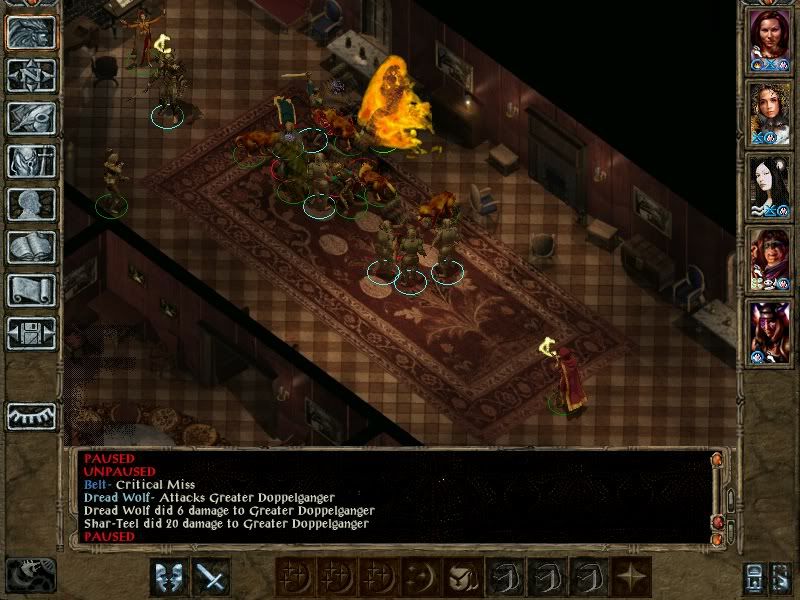Click the return-to-game button atop the left sidebar
This screenshot has width=800, height=600.
[31, 32]
